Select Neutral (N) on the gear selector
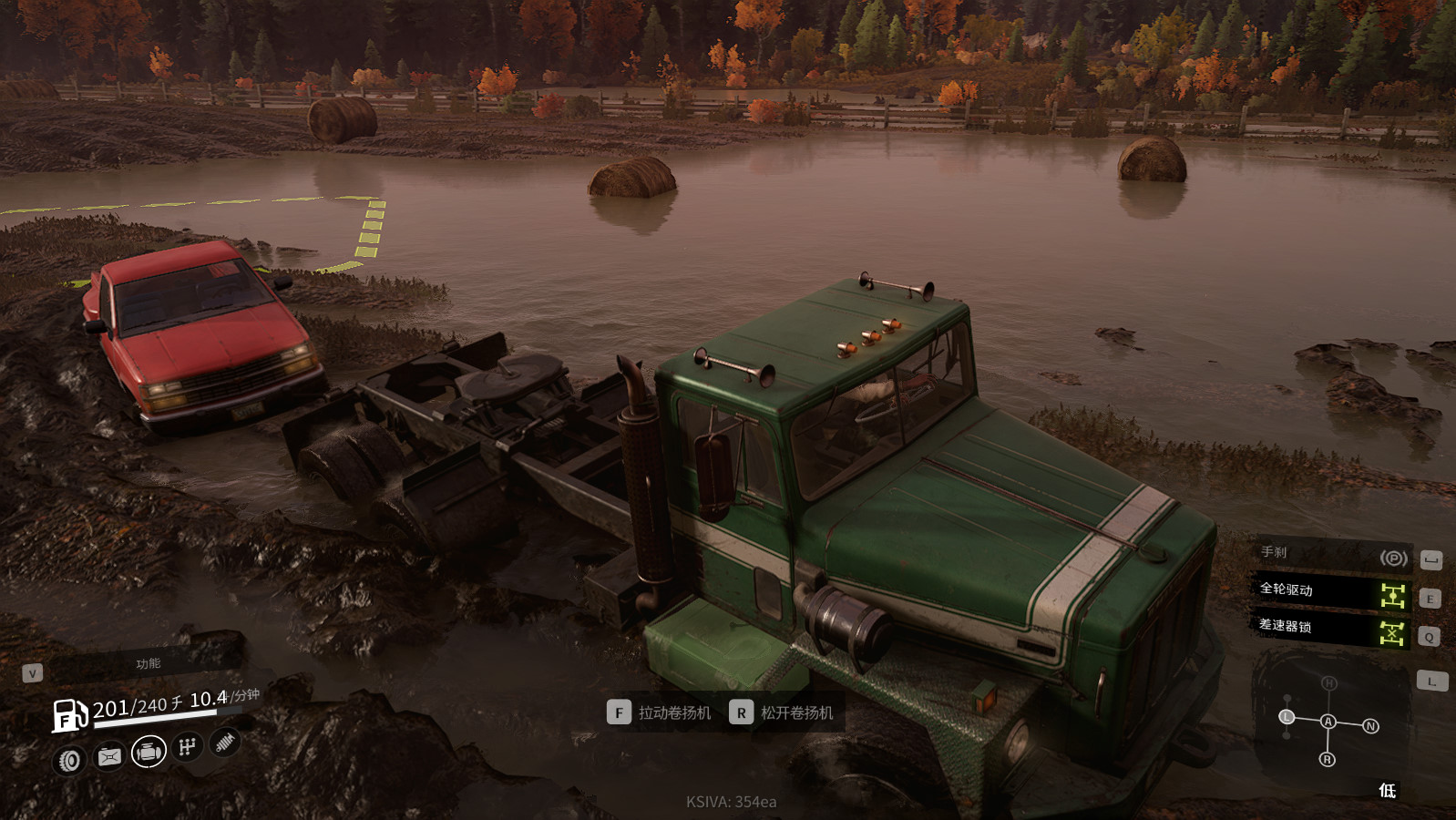The height and width of the screenshot is (820, 1456). pyautogui.click(x=1370, y=726)
